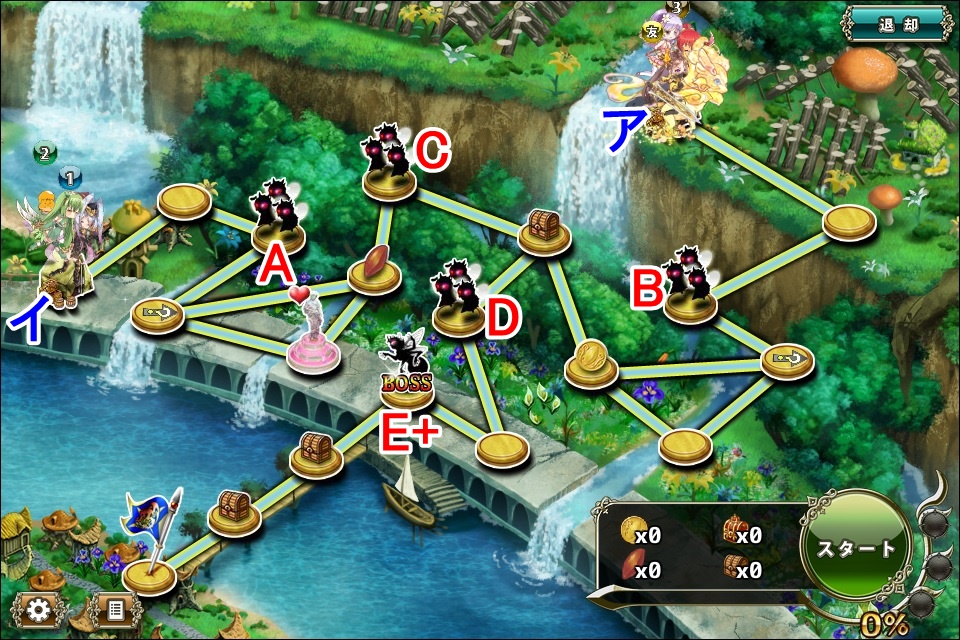Select enemy node labeled C
This screenshot has width=960, height=640.
[x=390, y=170]
